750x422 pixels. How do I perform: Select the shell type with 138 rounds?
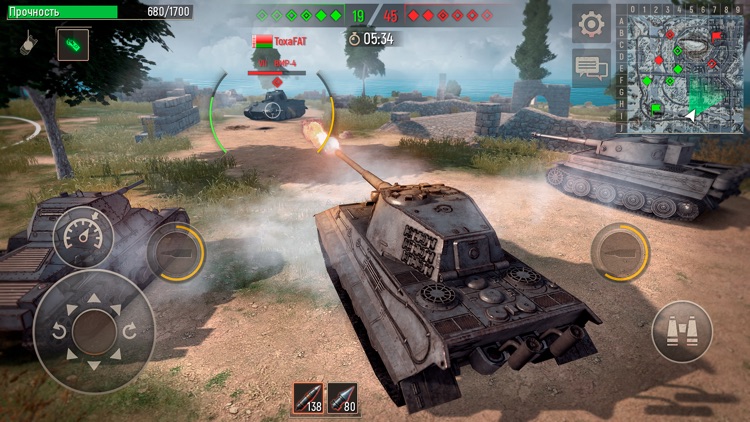pos(309,398)
